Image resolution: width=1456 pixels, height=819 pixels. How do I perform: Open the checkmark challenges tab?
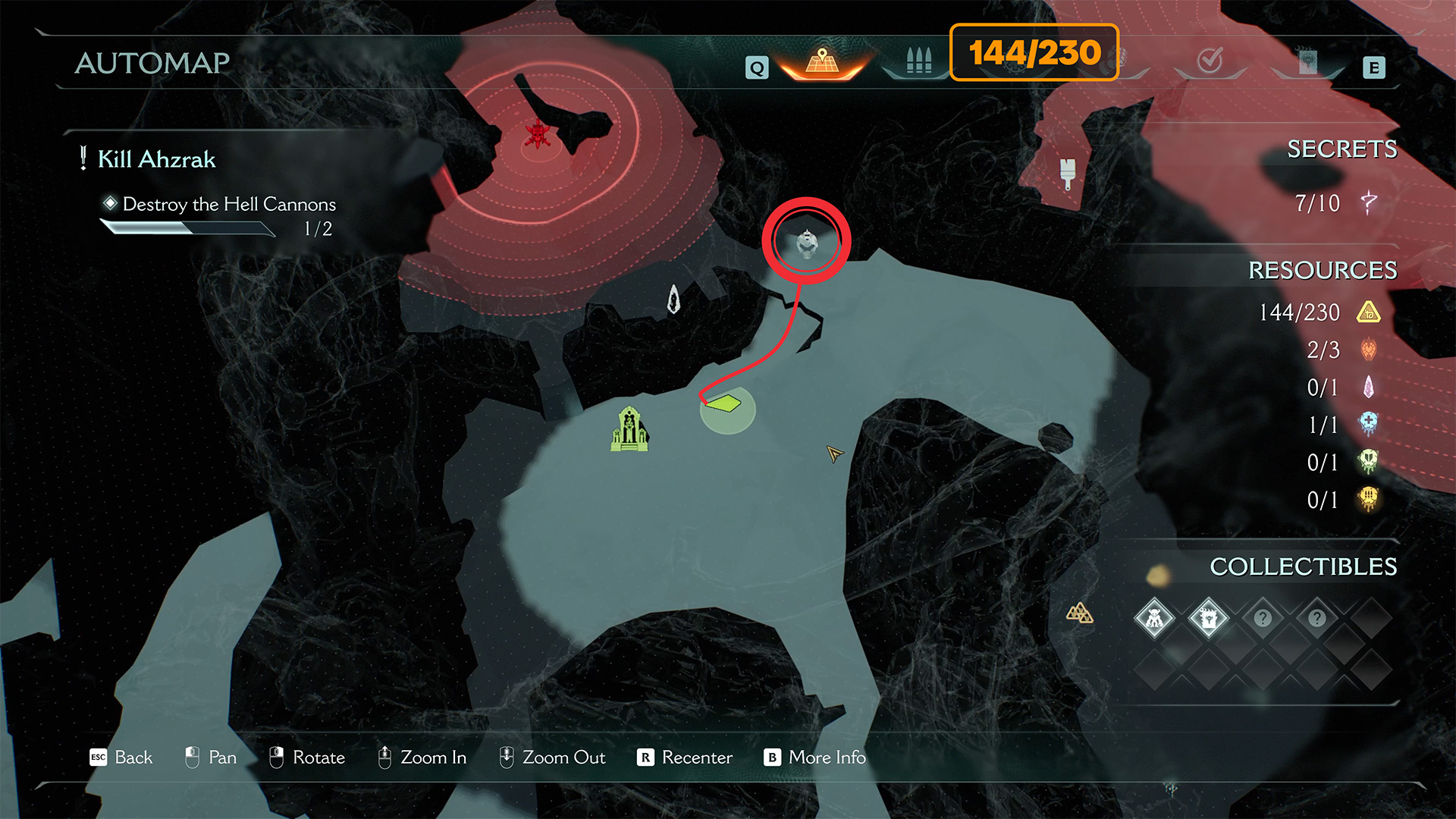point(1210,61)
